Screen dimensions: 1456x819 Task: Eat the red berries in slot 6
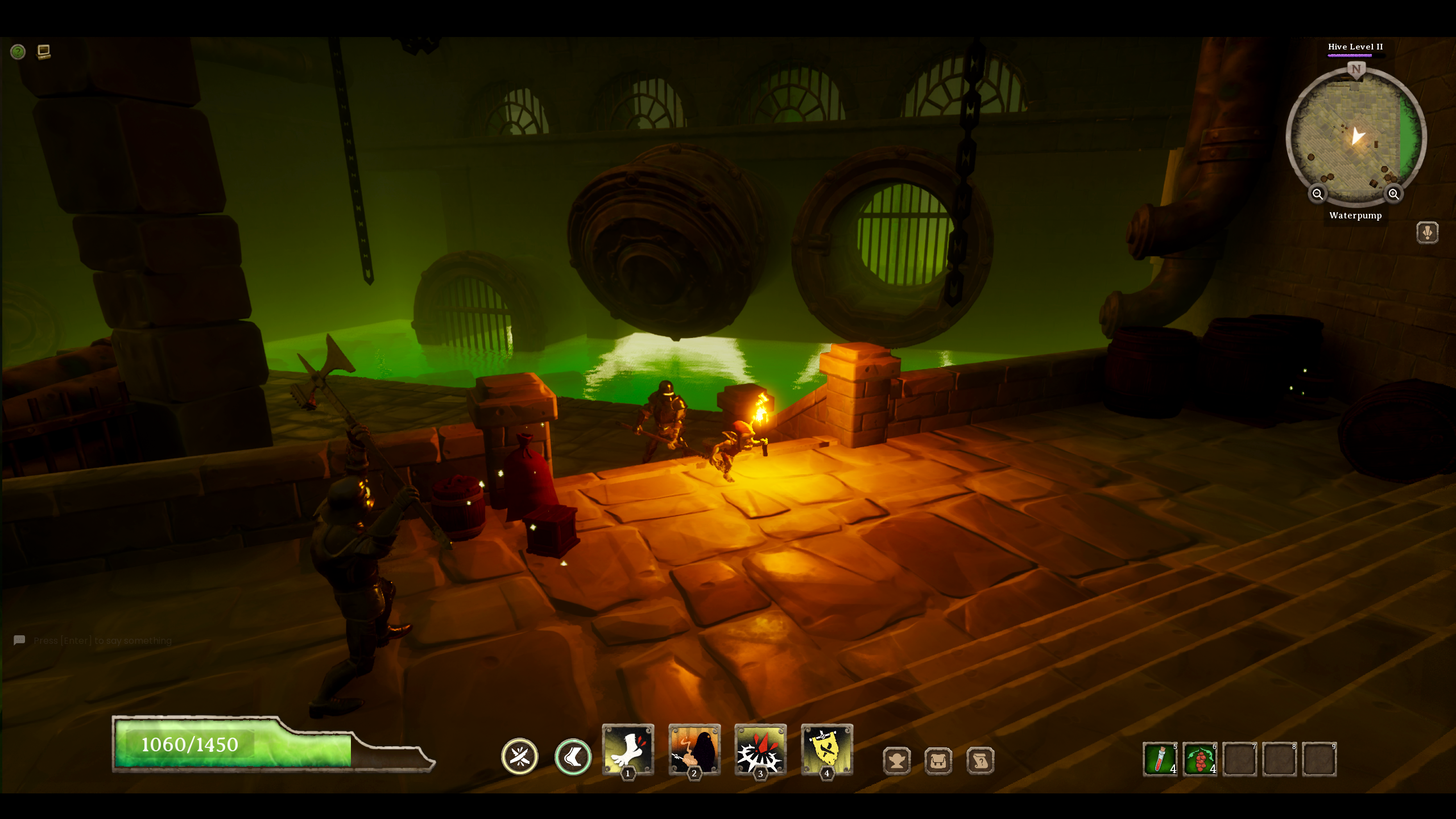coord(1200,757)
